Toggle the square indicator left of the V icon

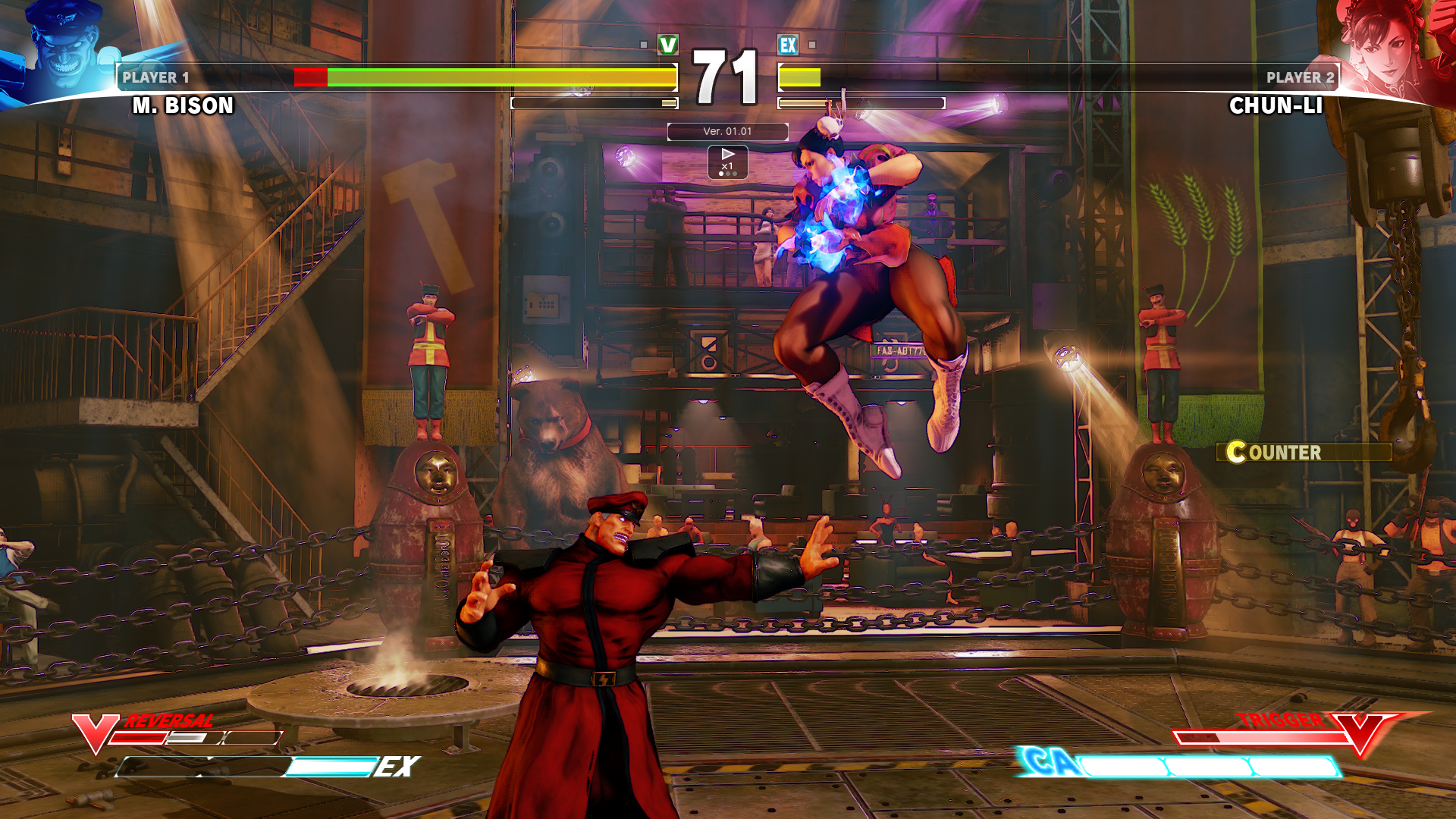click(x=645, y=45)
